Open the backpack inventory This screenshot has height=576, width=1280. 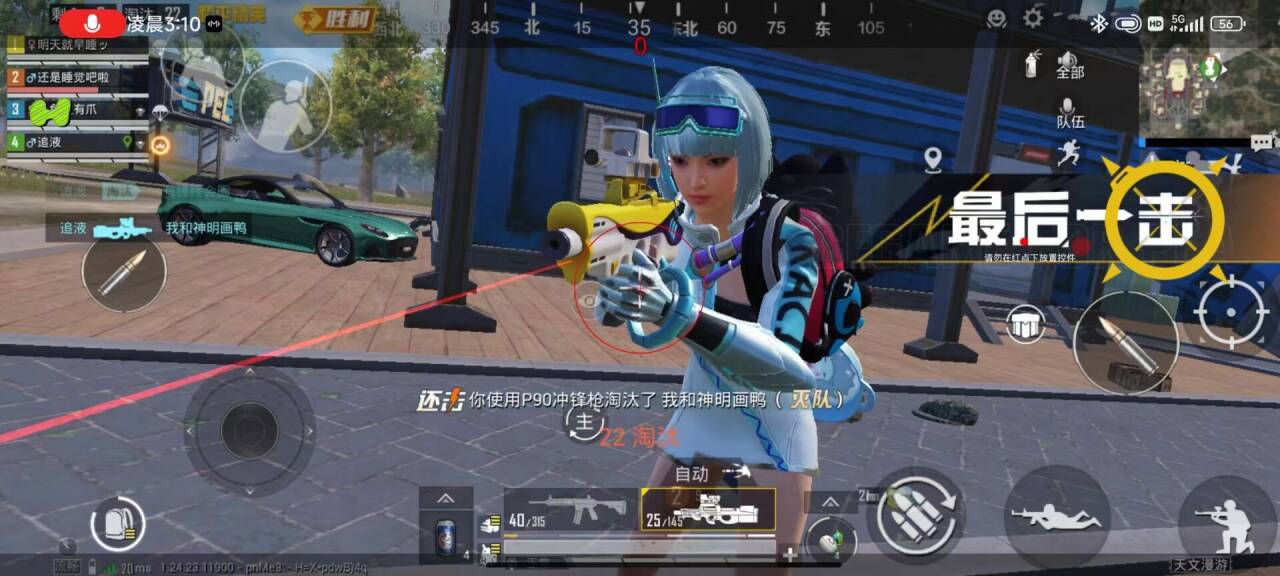click(x=118, y=523)
